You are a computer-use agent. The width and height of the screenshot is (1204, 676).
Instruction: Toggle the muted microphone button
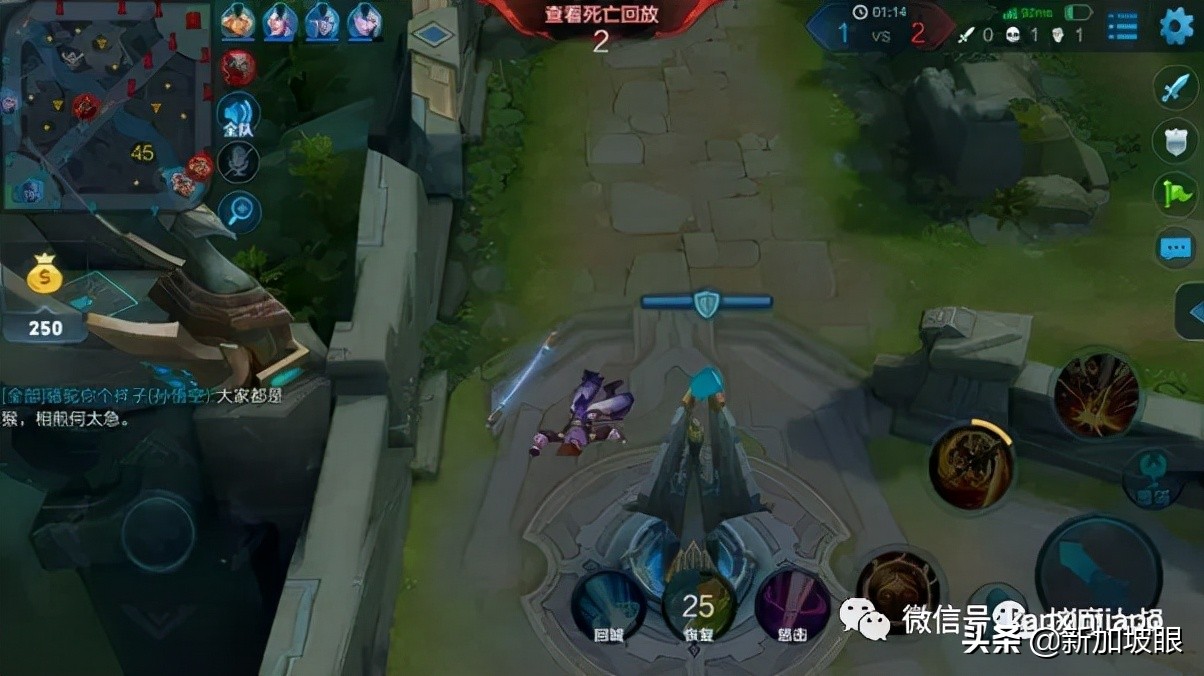pyautogui.click(x=238, y=163)
